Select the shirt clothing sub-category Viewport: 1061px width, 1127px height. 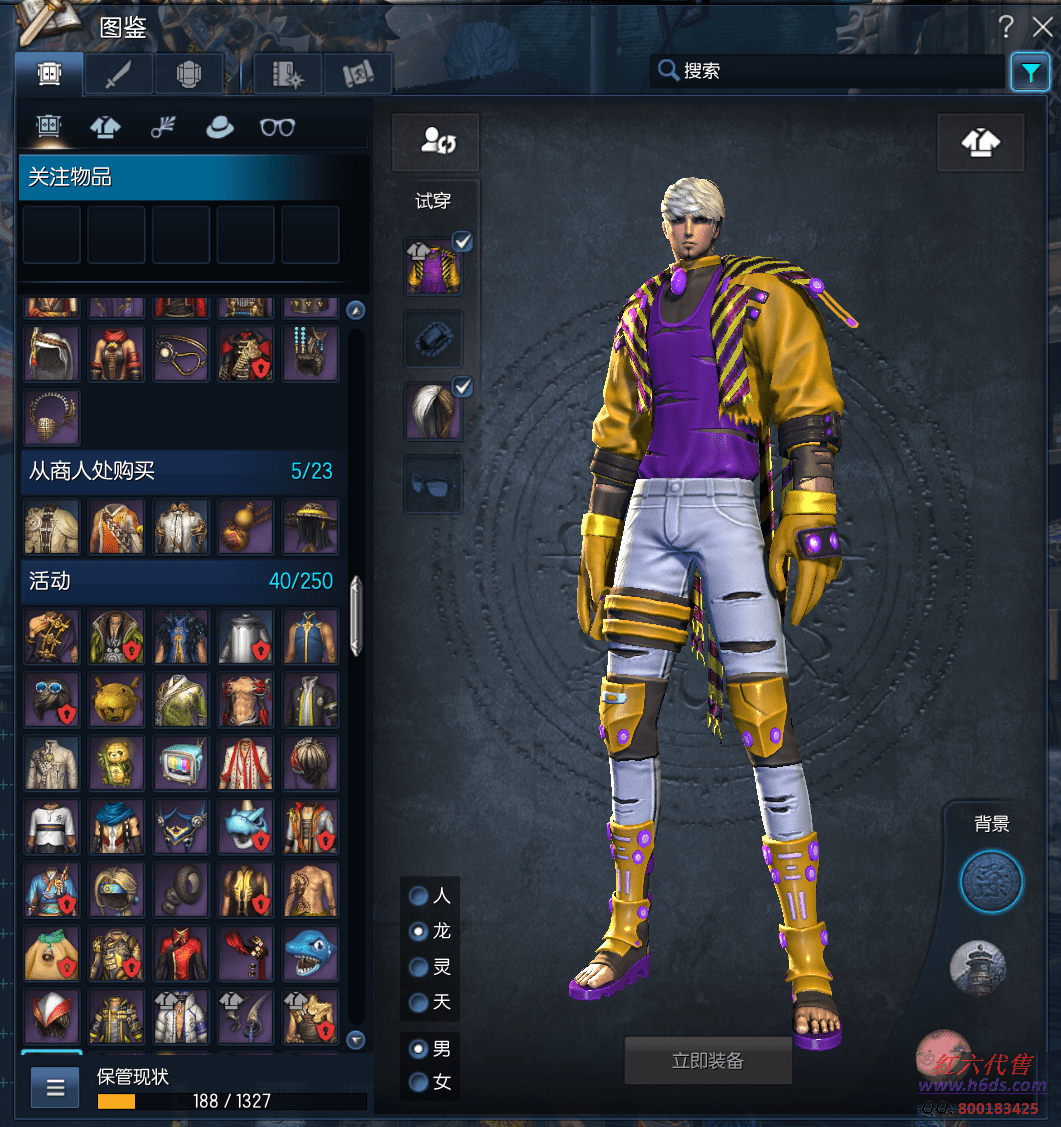point(105,127)
